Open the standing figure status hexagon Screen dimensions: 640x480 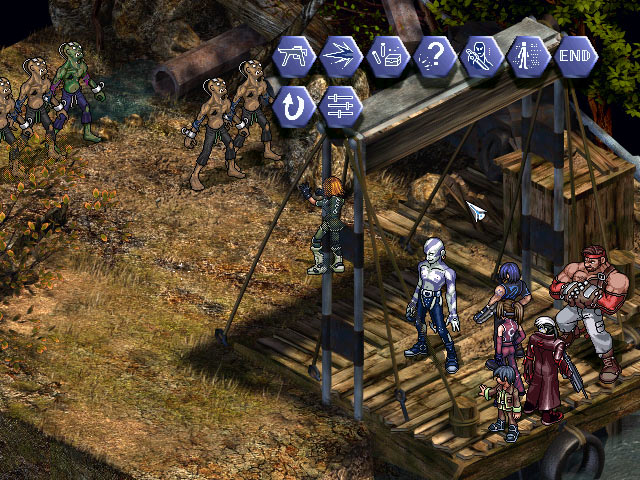(x=528, y=53)
